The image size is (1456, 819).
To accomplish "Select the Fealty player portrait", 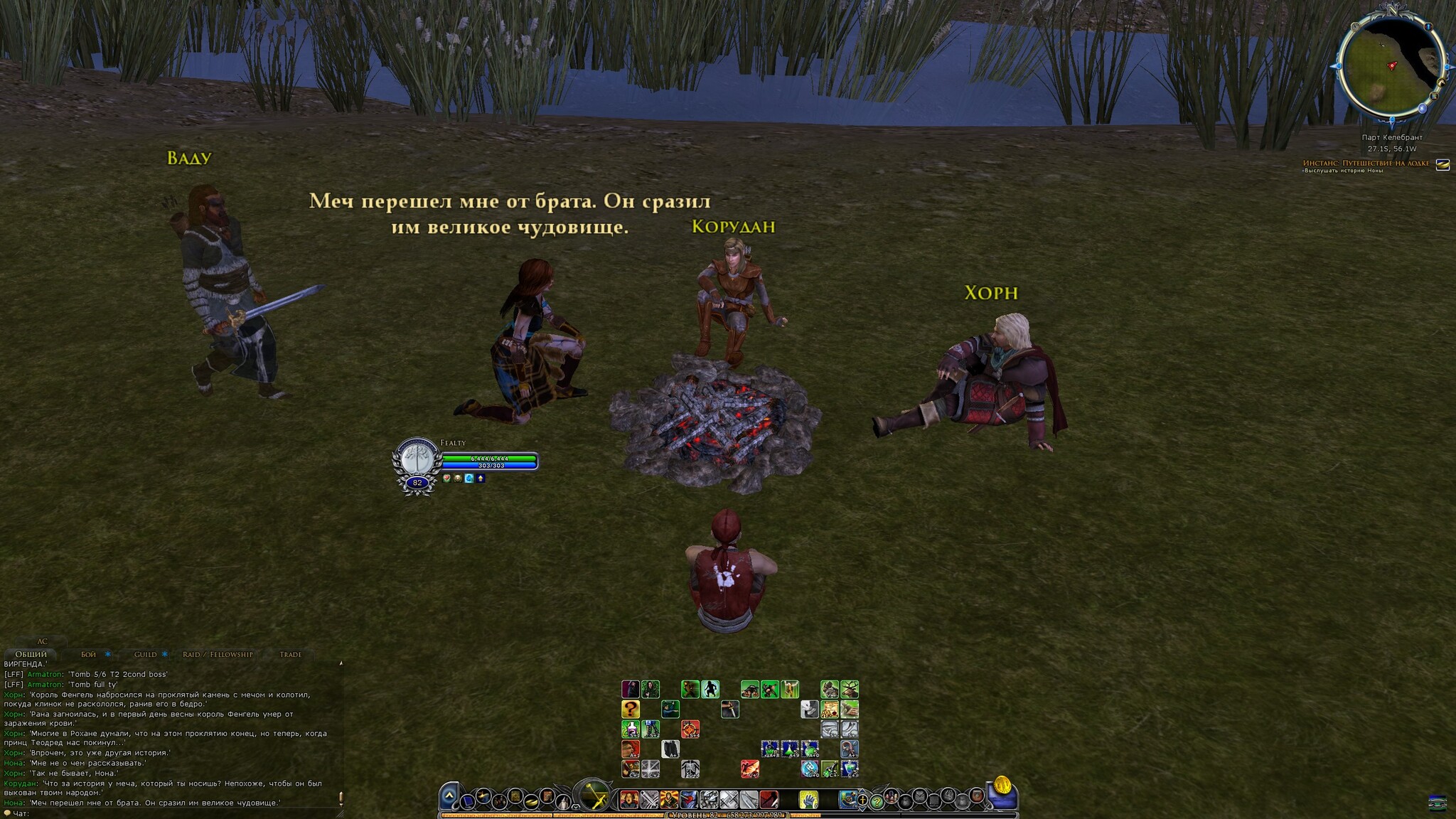I will point(416,460).
